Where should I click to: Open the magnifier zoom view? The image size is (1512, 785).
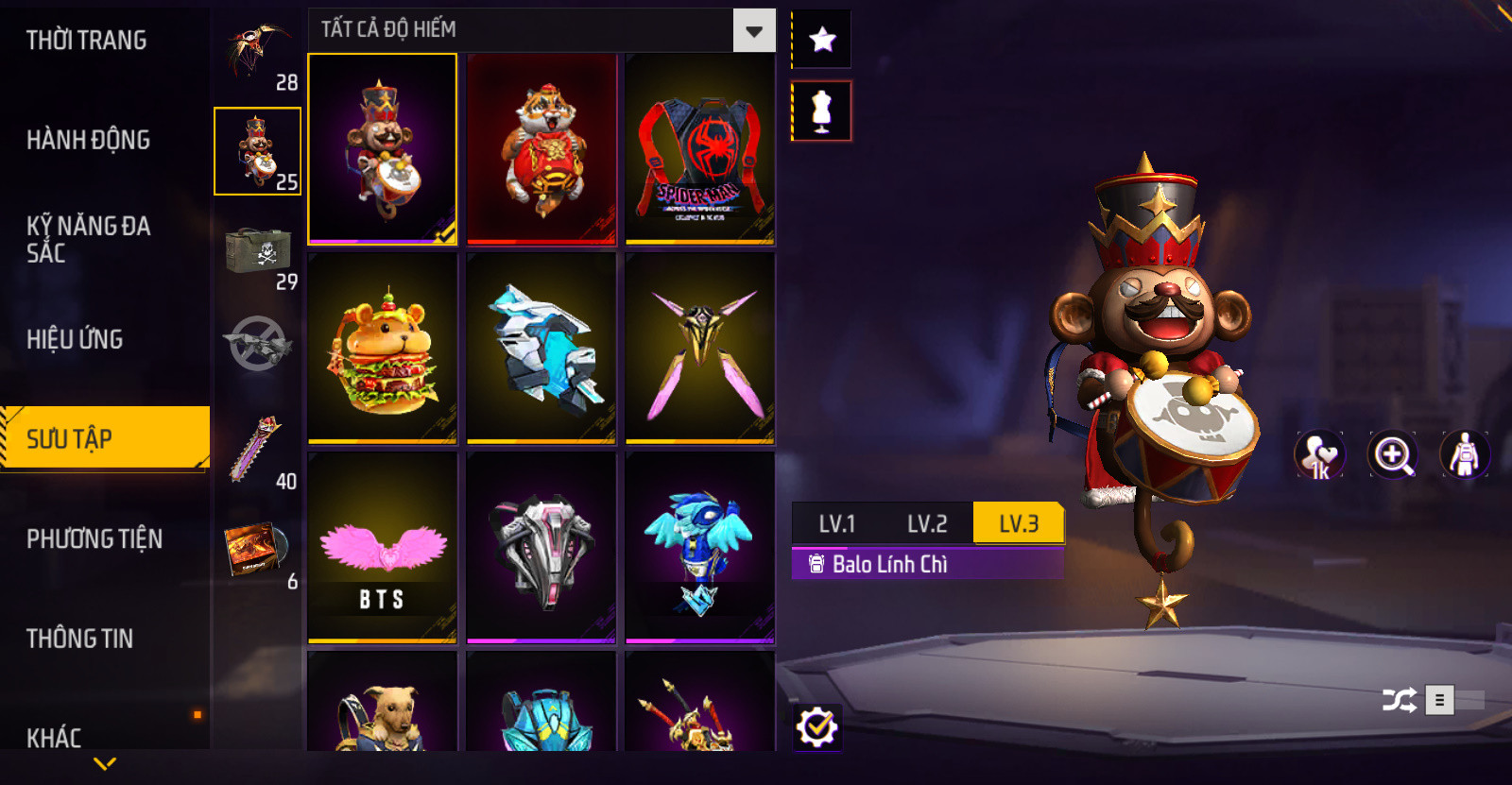click(x=1393, y=455)
